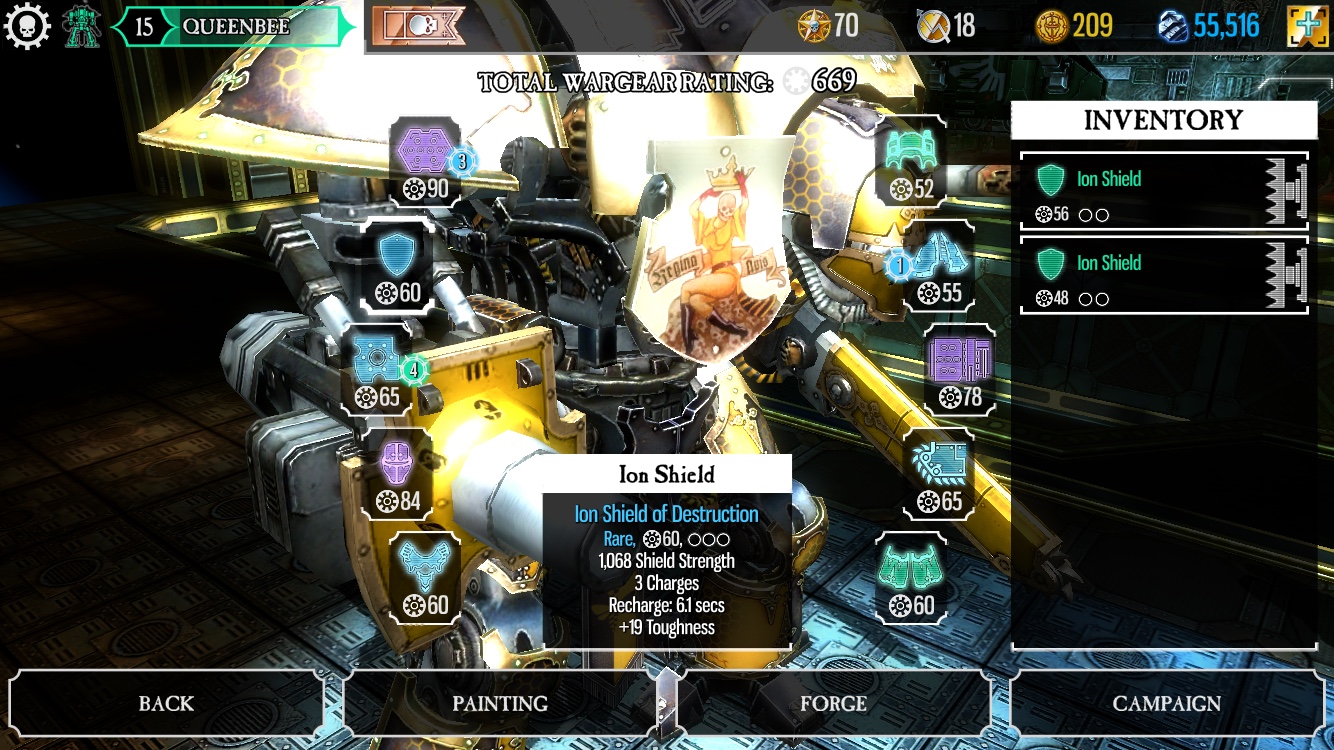Select the teal wargear slot rated 52
This screenshot has height=750, width=1334.
[911, 160]
